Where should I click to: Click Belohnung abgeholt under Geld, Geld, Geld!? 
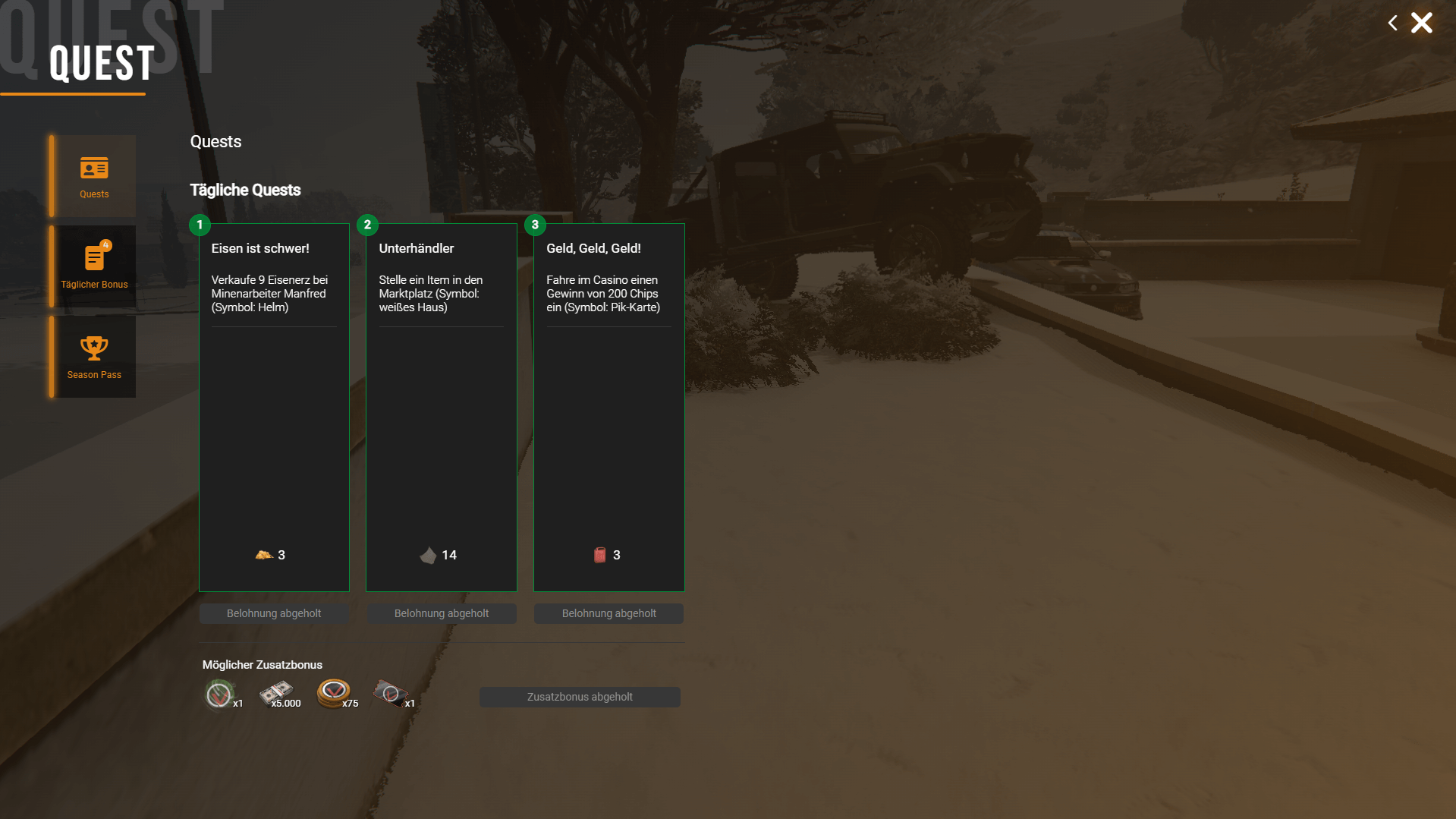(x=609, y=613)
